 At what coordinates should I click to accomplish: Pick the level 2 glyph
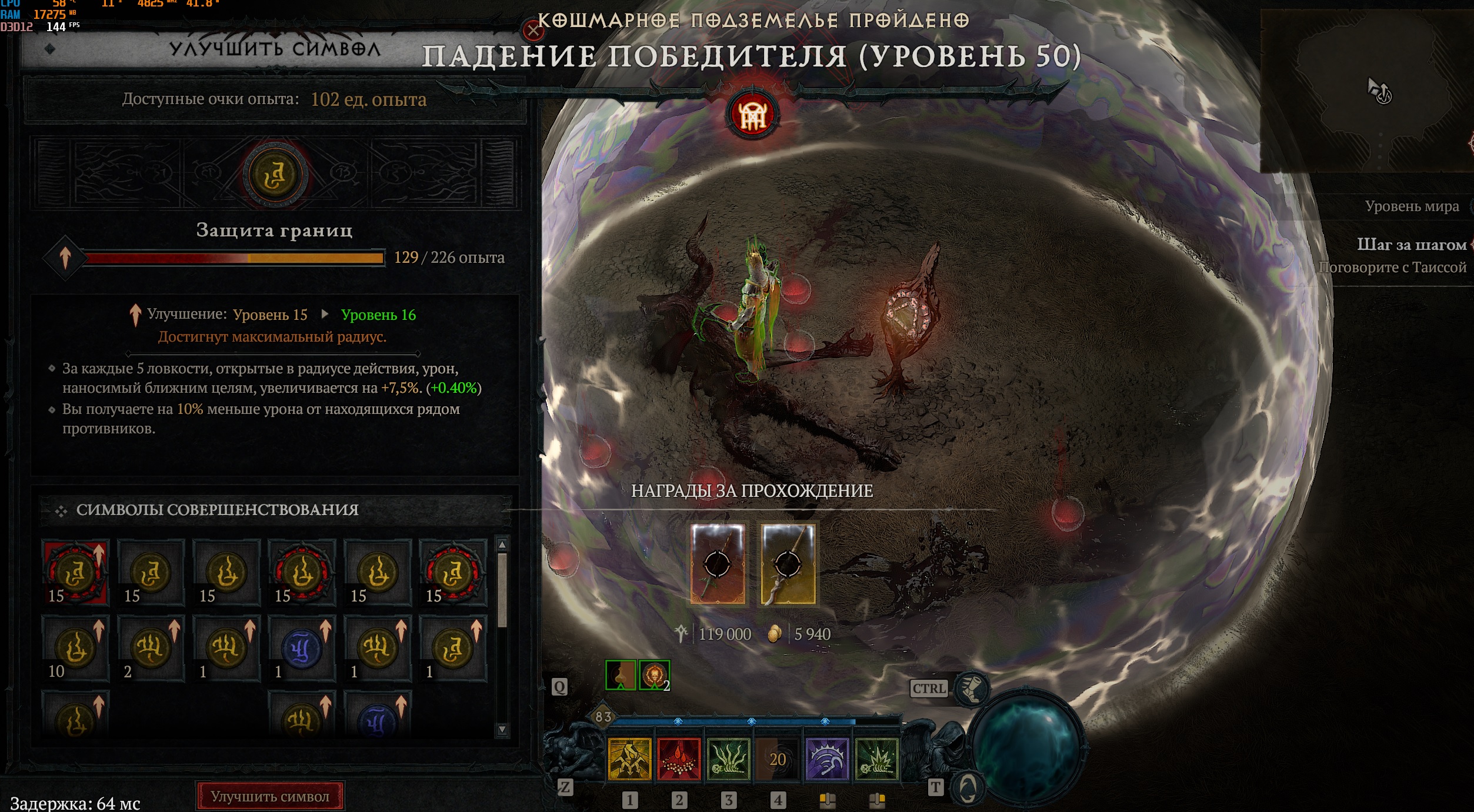tap(151, 648)
